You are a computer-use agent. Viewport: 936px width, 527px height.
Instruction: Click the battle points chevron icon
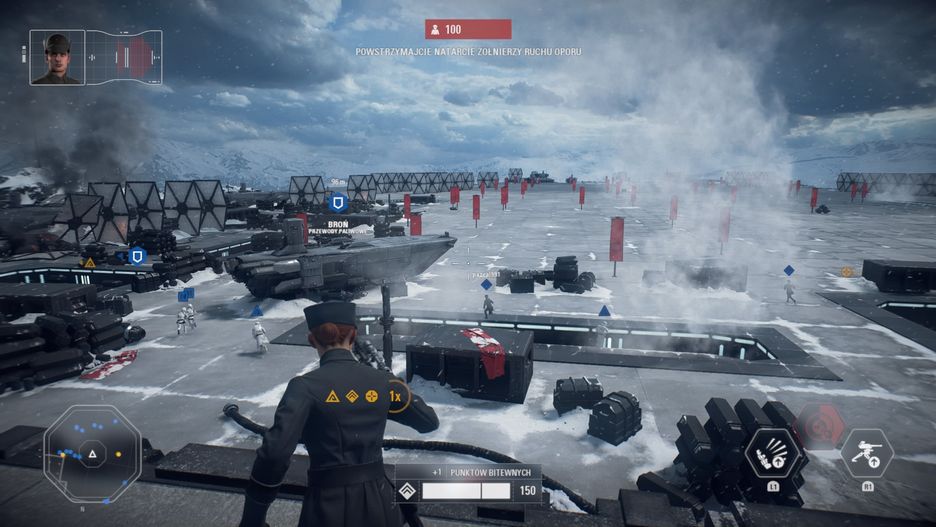tap(407, 491)
